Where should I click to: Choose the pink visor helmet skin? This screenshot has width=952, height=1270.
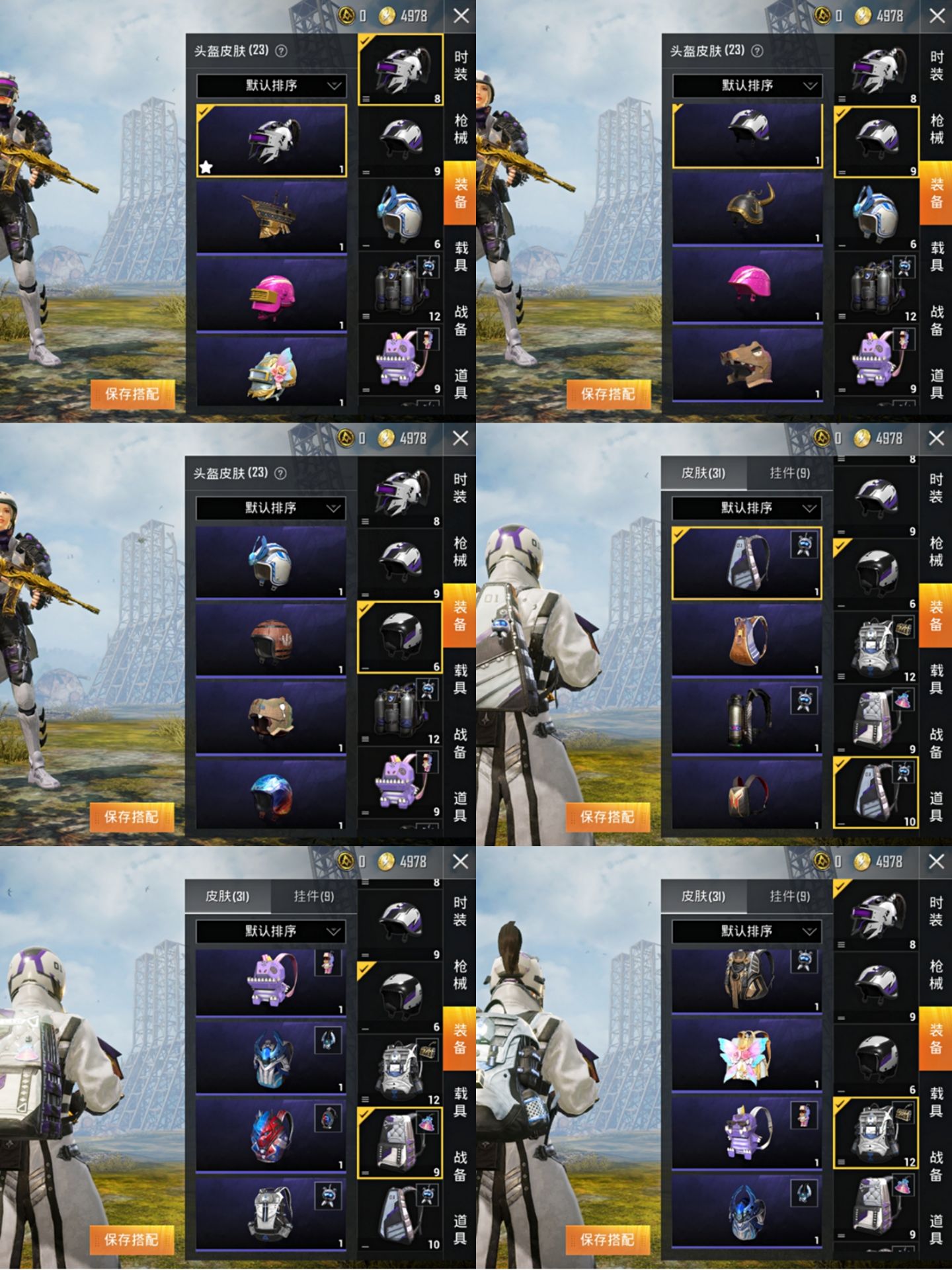[x=271, y=294]
